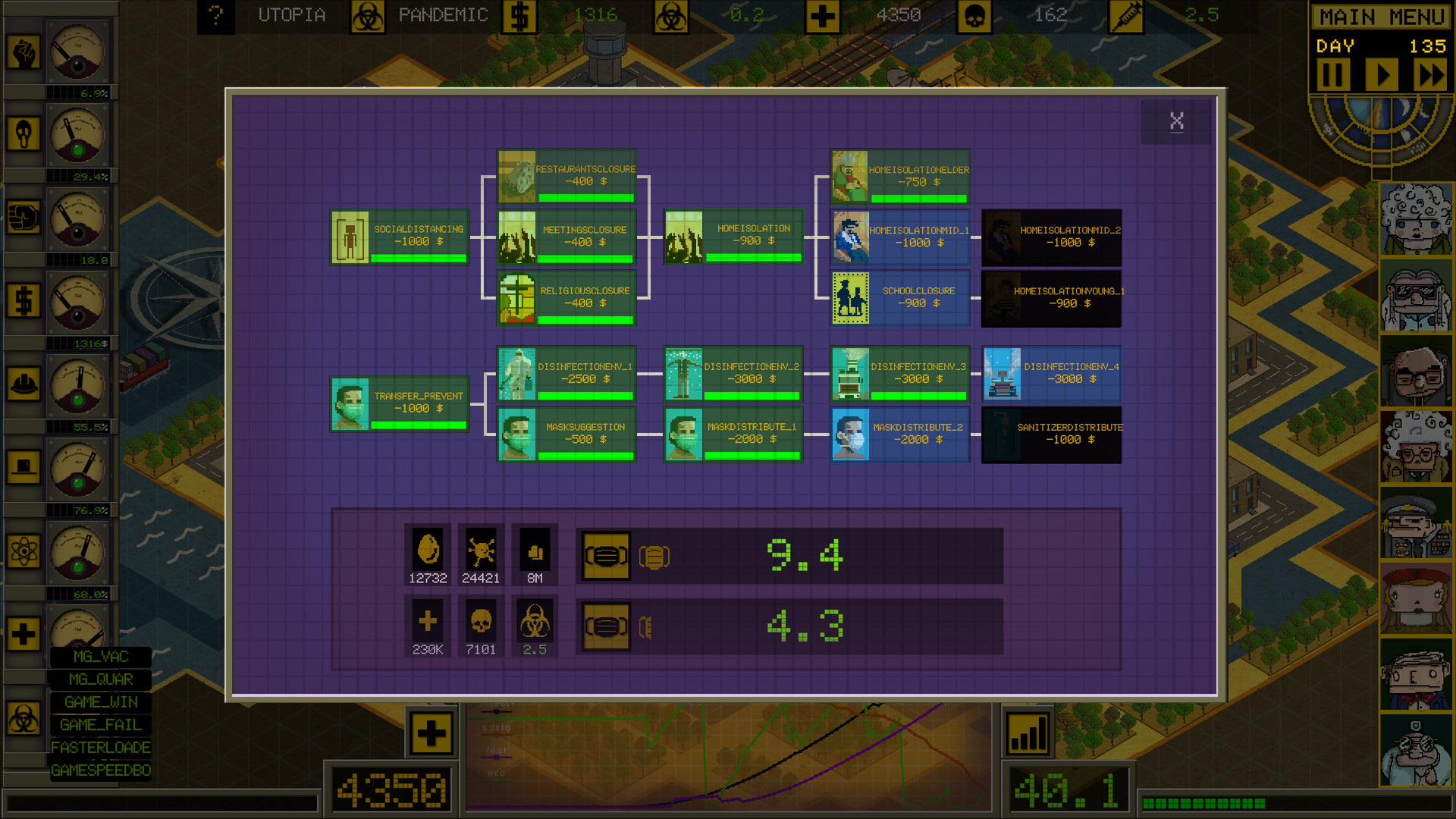Click the statistics bar-chart icon near bottom right
The width and height of the screenshot is (1456, 819).
pyautogui.click(x=1028, y=733)
